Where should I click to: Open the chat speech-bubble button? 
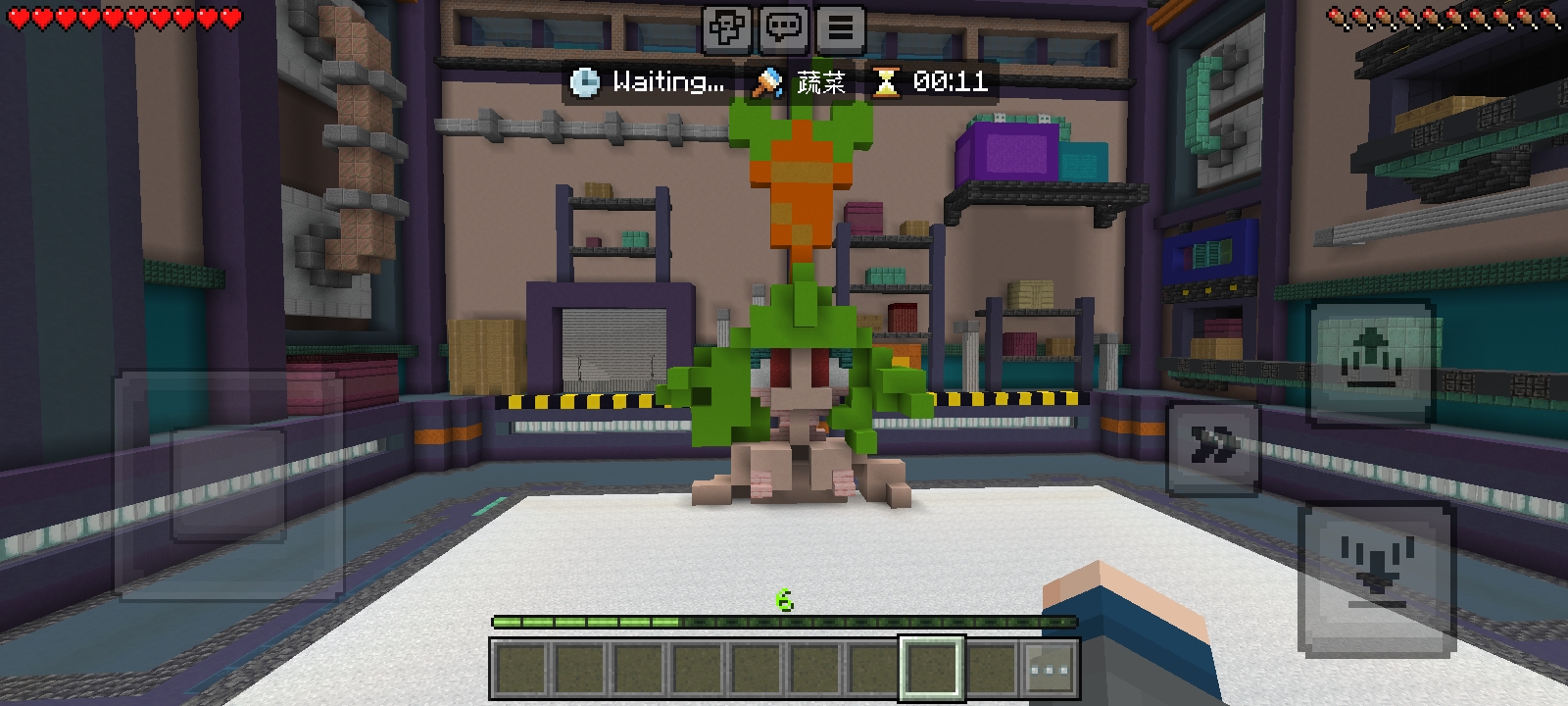point(783,27)
